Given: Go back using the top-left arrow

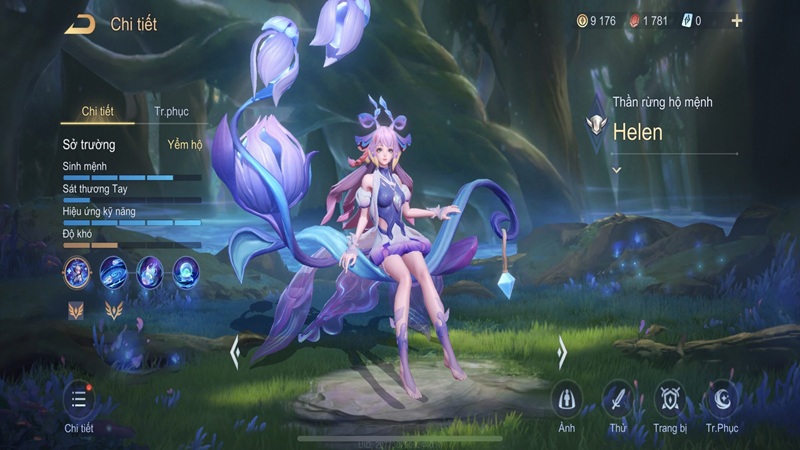Looking at the screenshot, I should pos(79,24).
